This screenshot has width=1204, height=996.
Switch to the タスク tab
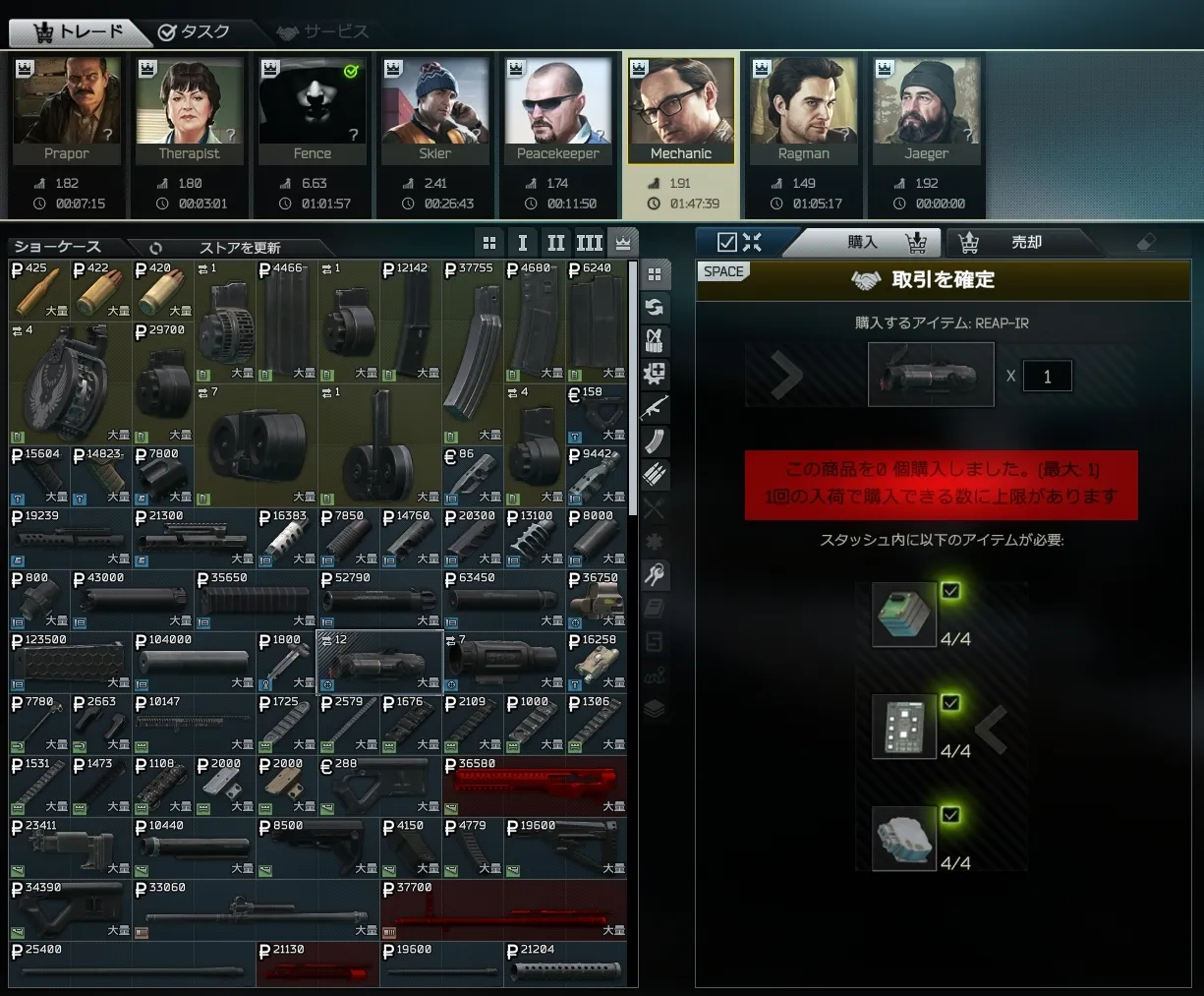(x=194, y=31)
